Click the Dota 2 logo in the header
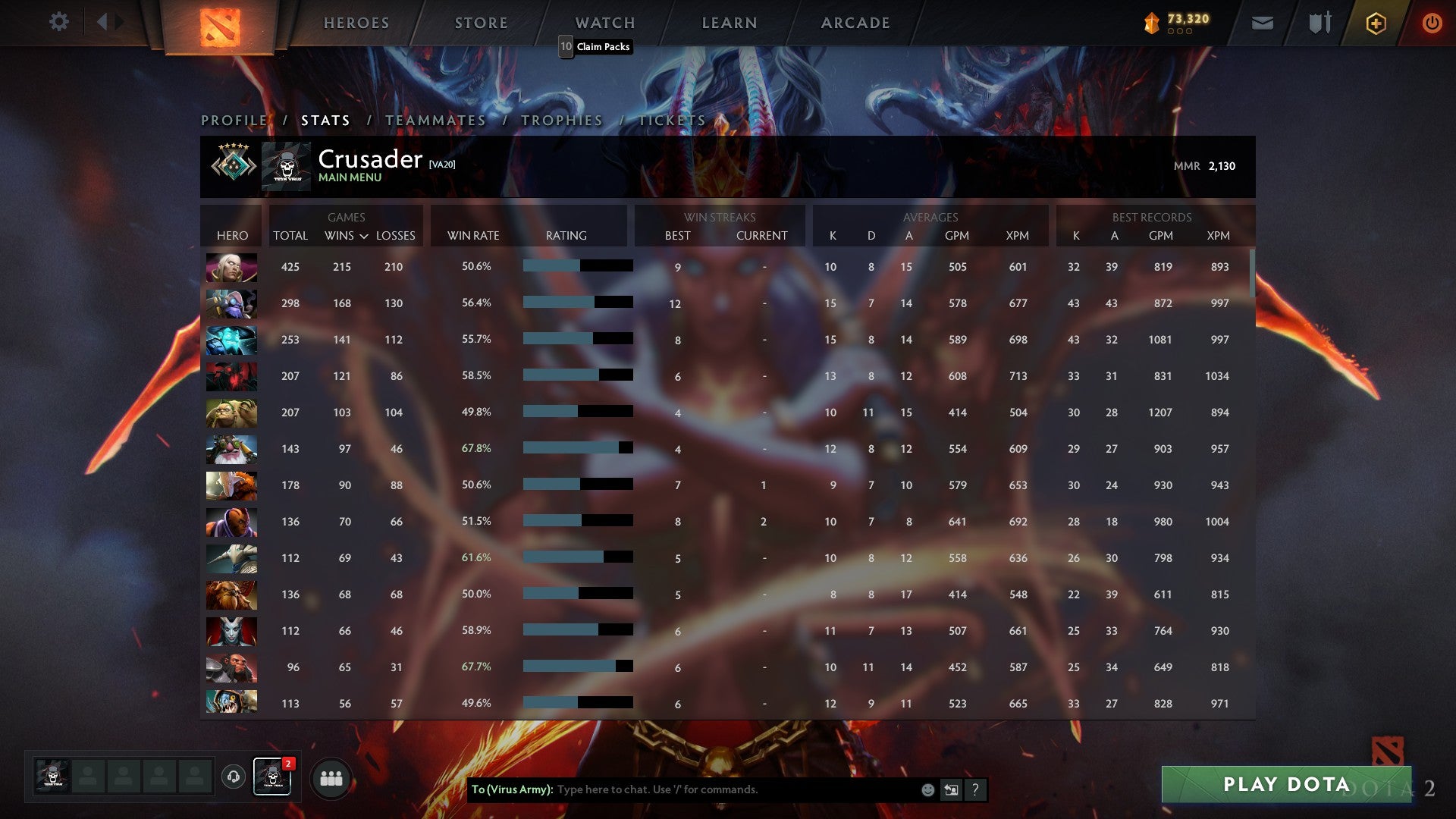Screen dimensions: 1456x819 (218, 23)
